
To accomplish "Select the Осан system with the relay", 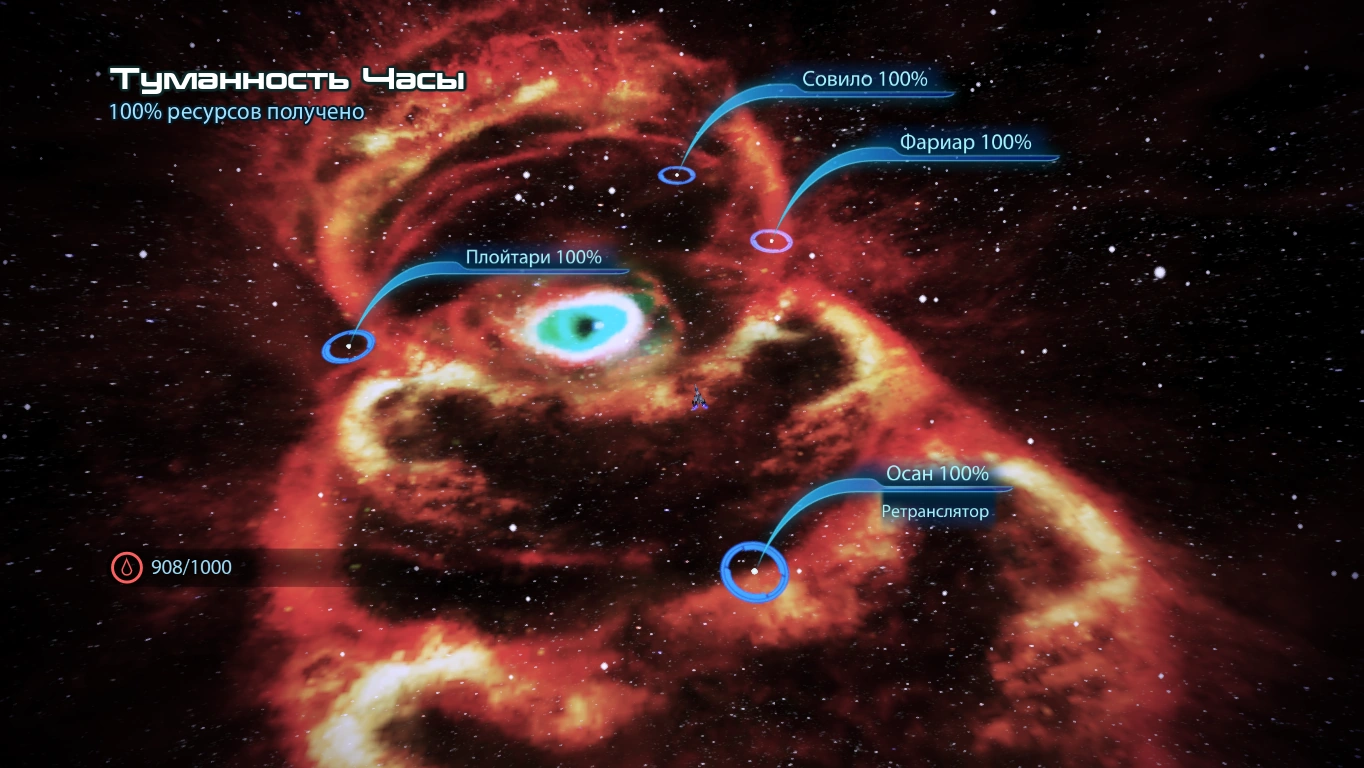I will coord(754,571).
